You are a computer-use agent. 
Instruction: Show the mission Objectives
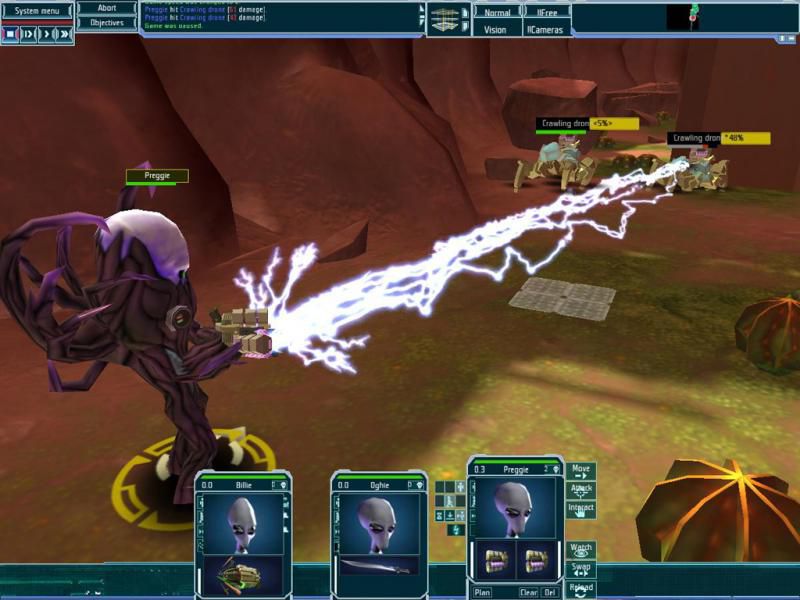[x=107, y=22]
